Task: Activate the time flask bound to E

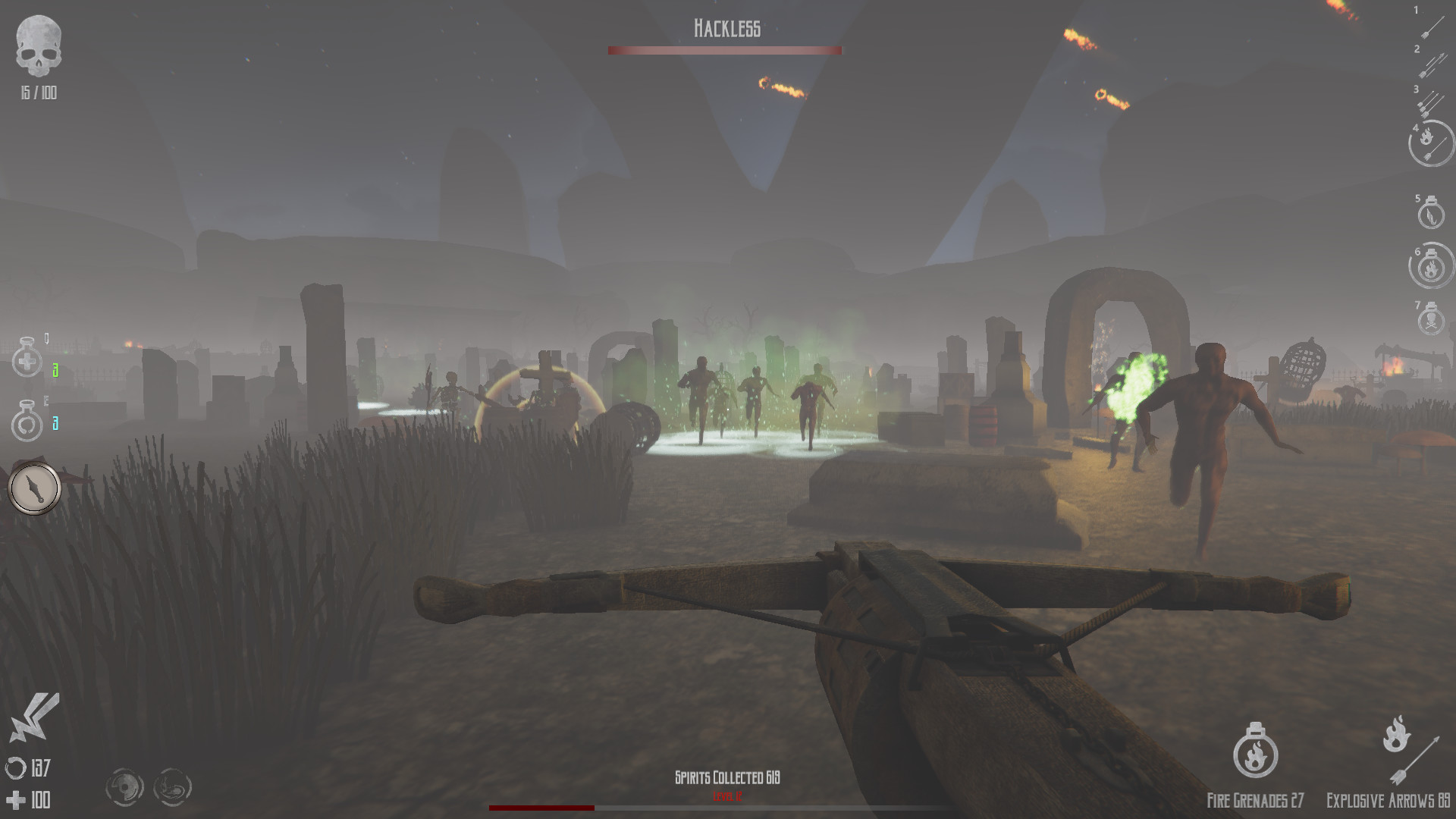Action: (27, 423)
